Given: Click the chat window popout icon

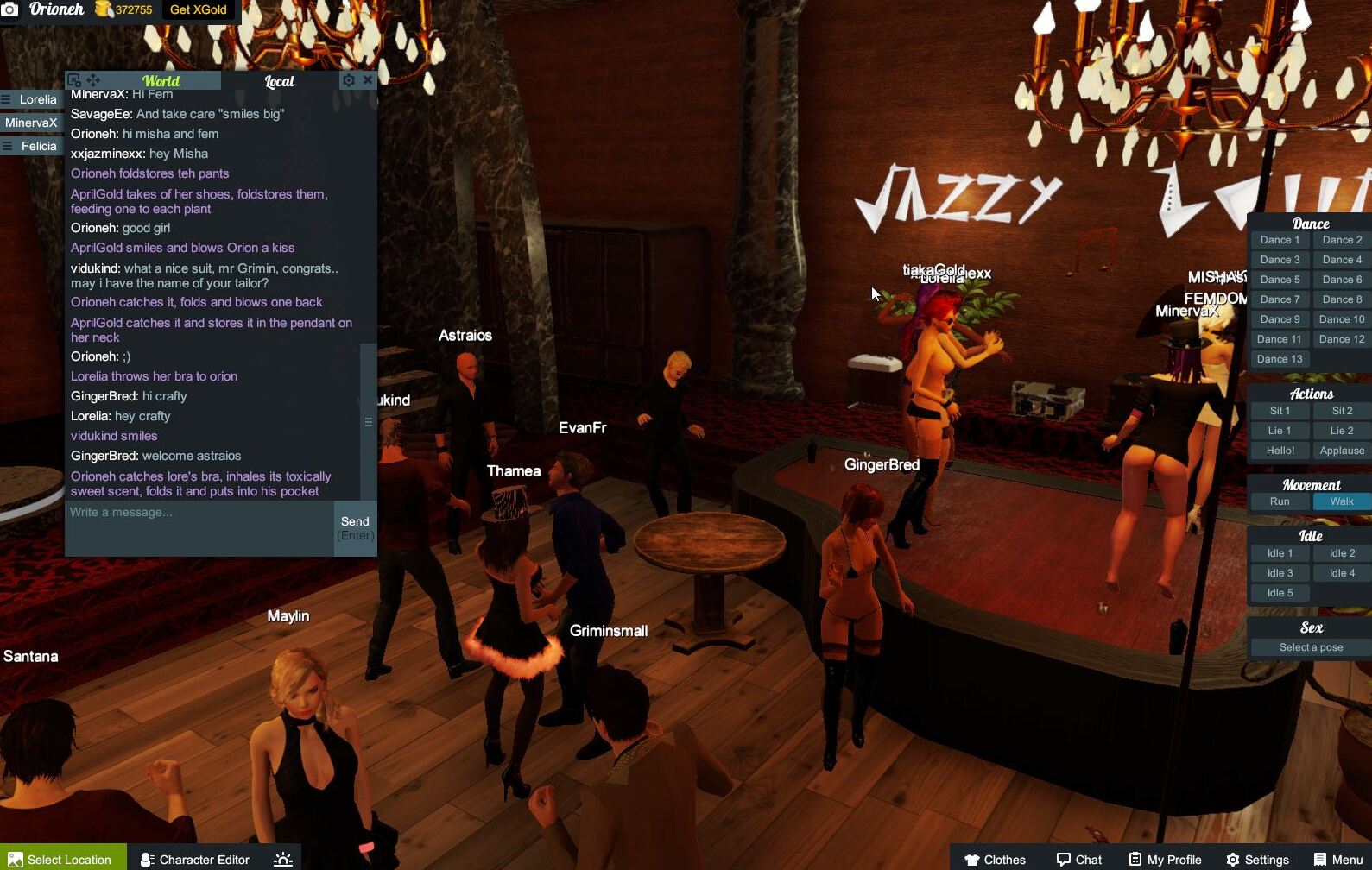Looking at the screenshot, I should tap(76, 80).
